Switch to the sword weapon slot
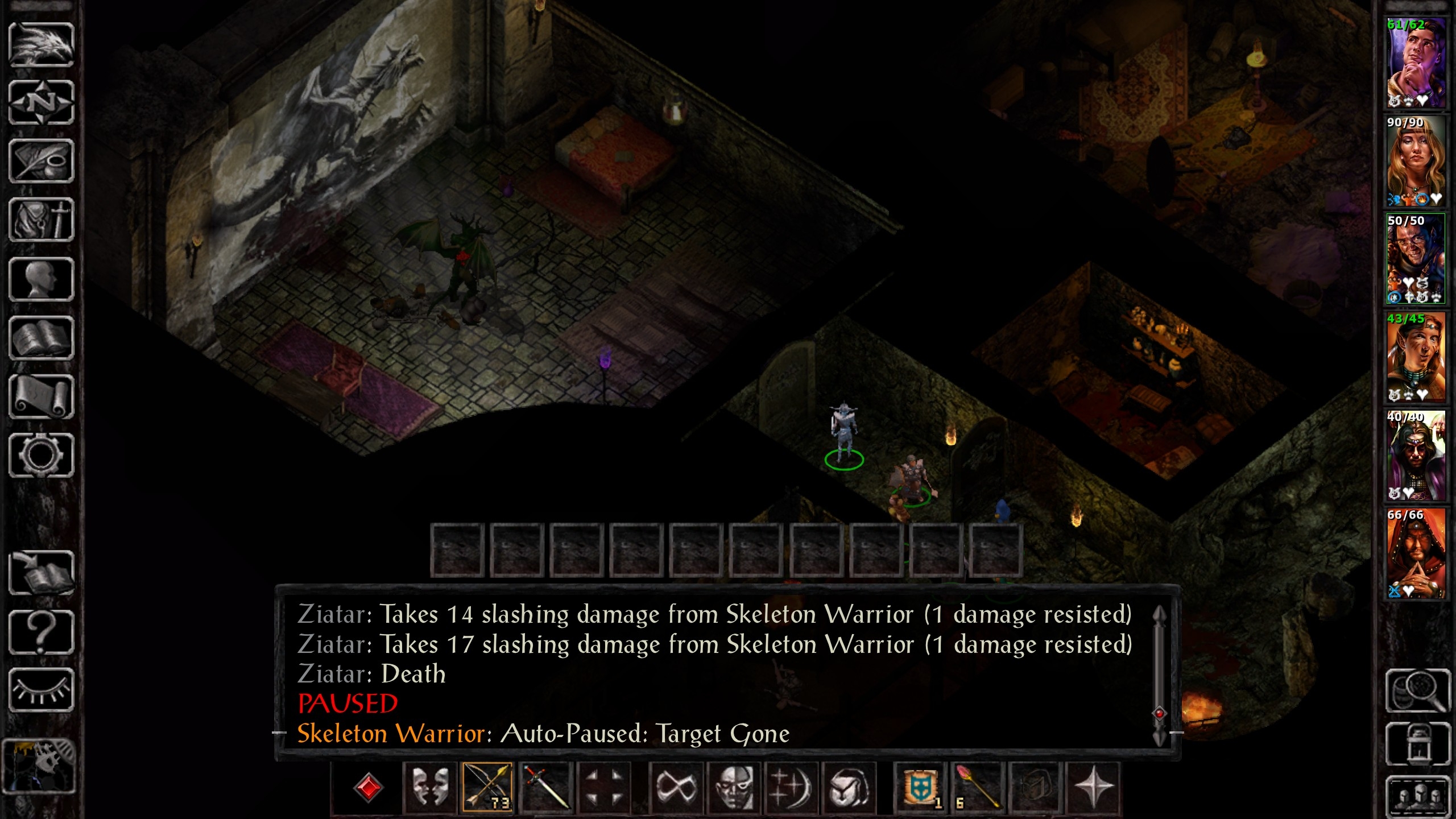1456x819 pixels. pyautogui.click(x=545, y=787)
